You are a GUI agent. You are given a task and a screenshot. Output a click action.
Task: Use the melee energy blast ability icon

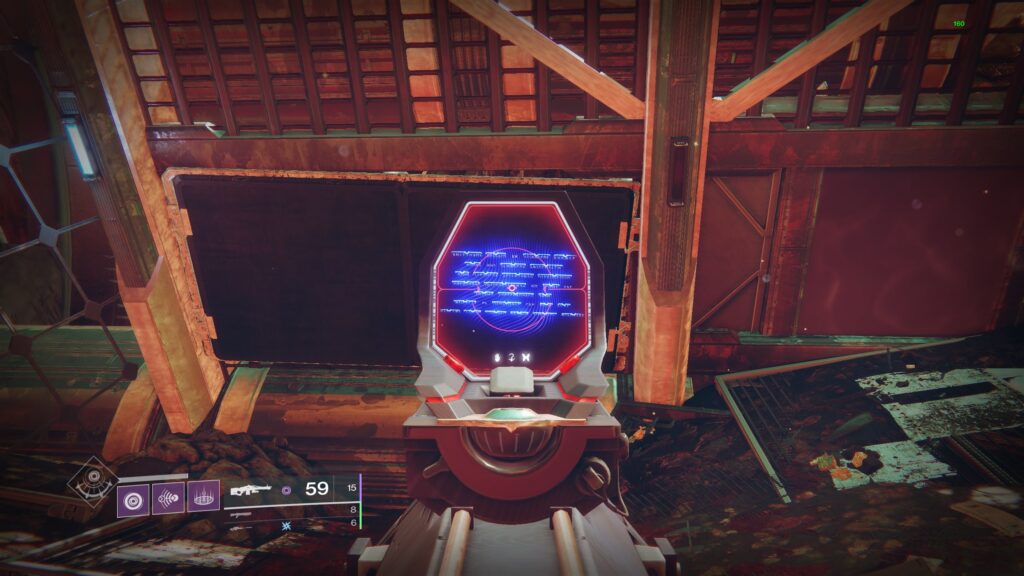[168, 495]
